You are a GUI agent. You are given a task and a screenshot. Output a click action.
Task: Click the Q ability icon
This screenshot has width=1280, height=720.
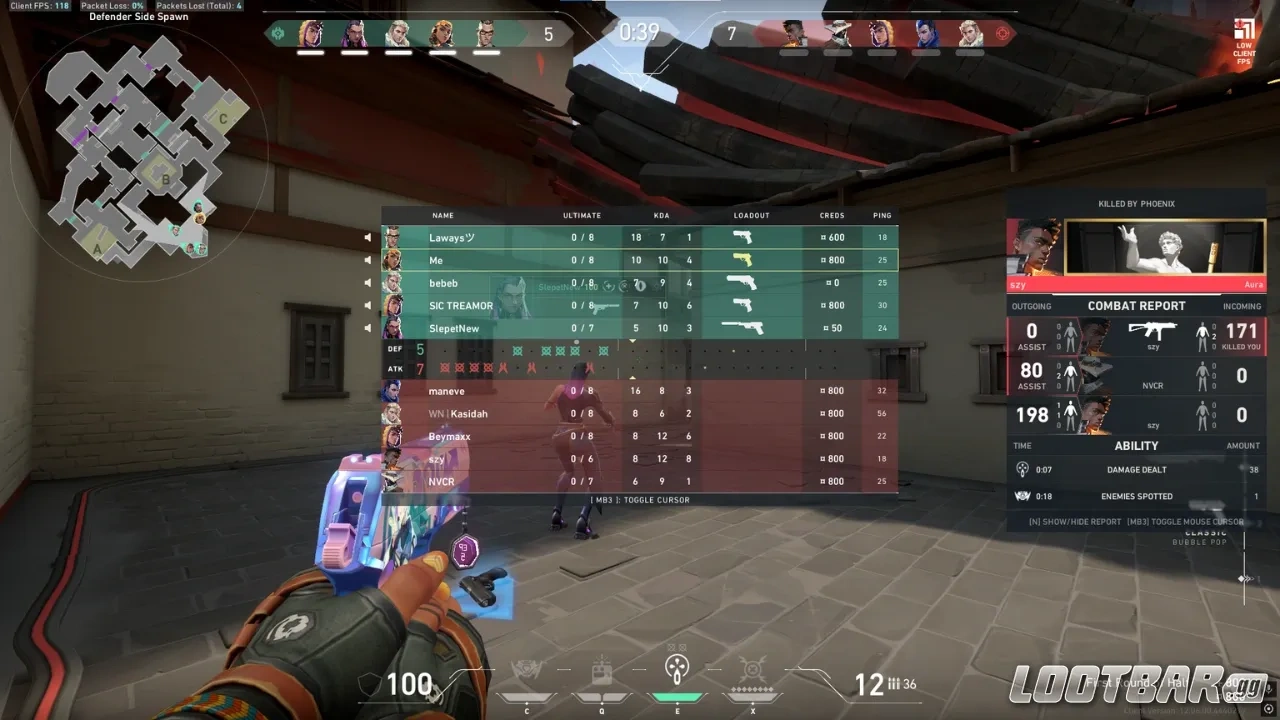pos(601,668)
